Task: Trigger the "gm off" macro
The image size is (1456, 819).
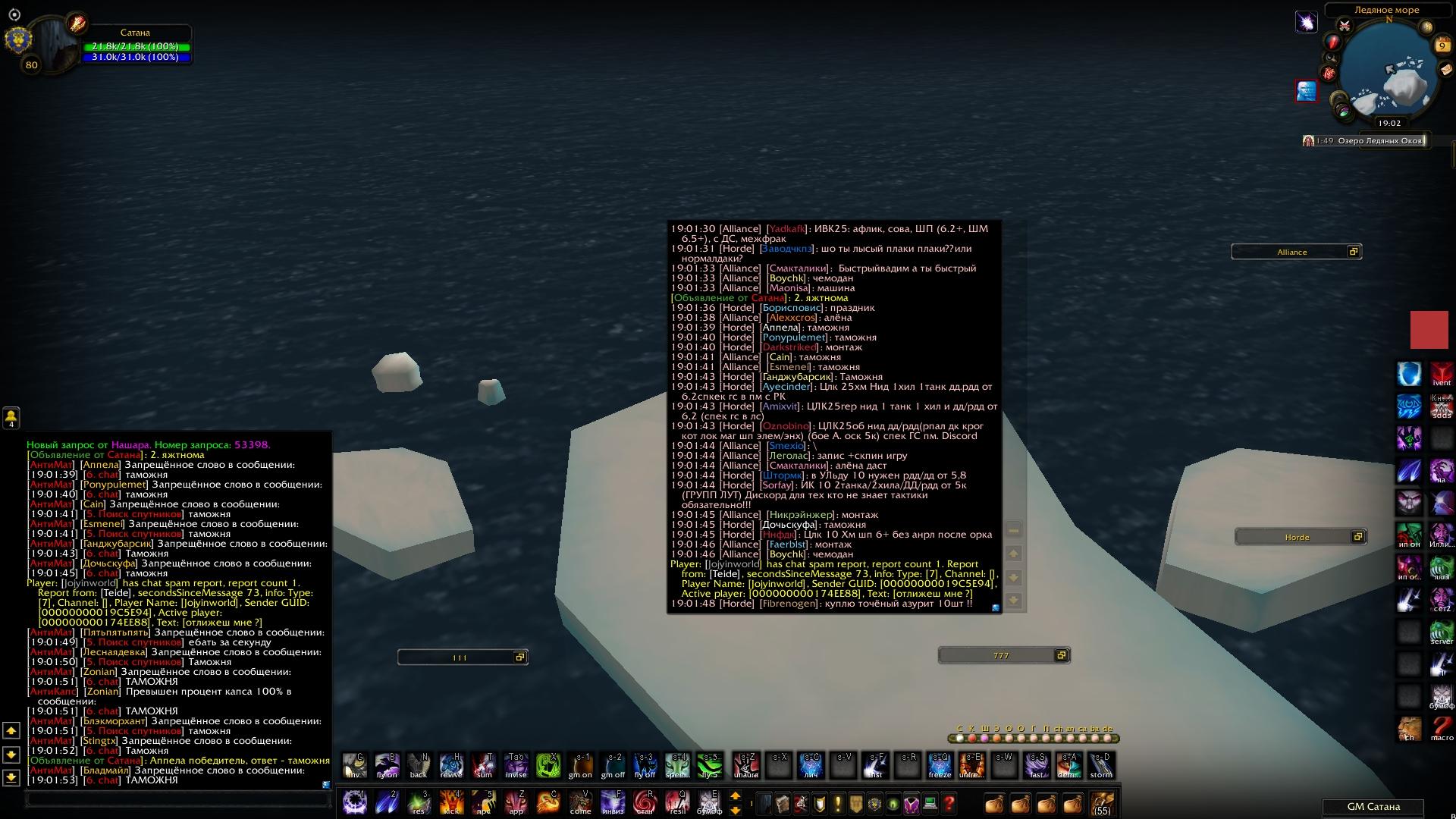Action: click(x=613, y=765)
